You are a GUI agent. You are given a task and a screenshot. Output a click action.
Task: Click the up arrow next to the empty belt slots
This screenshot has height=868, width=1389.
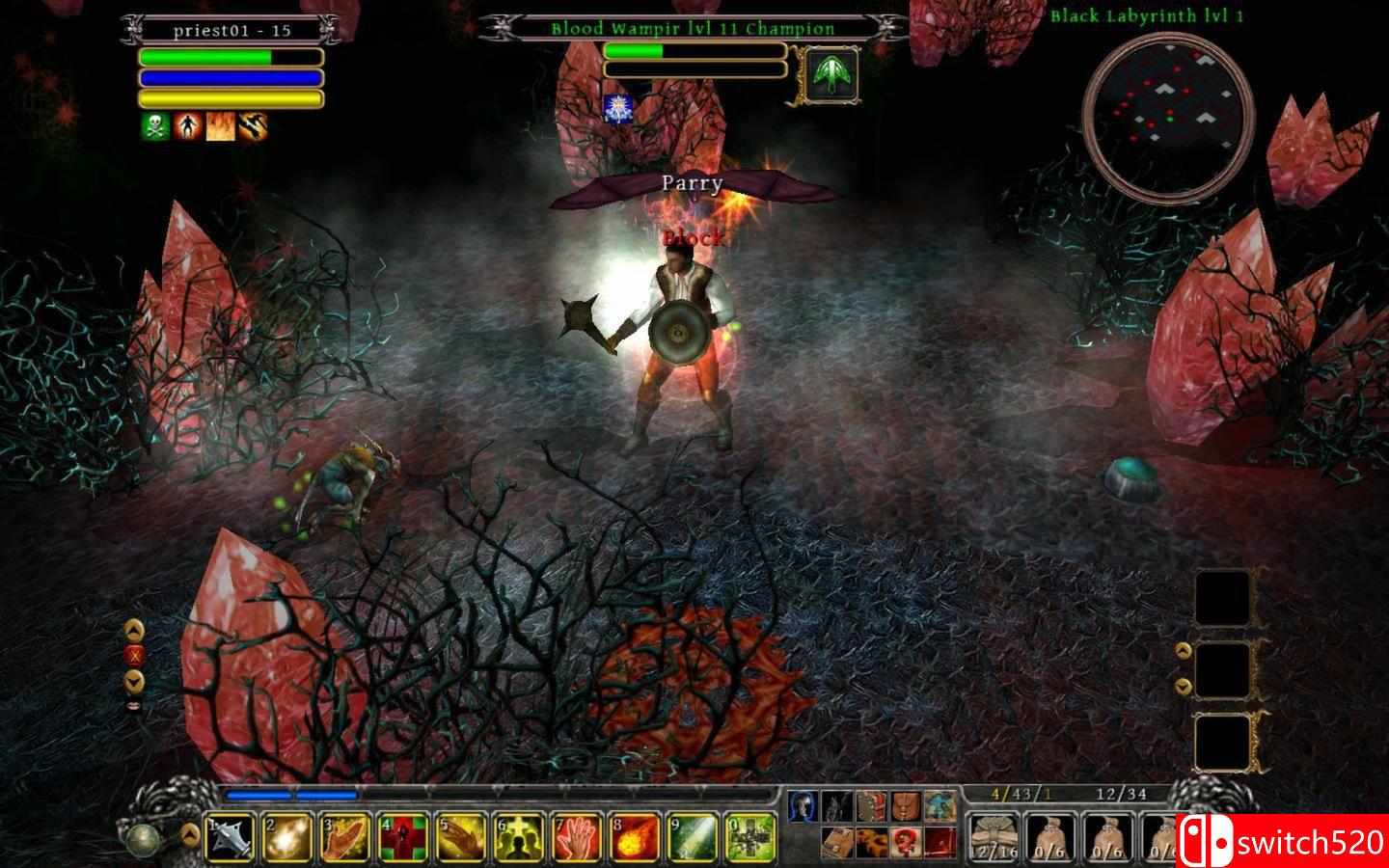point(1185,648)
